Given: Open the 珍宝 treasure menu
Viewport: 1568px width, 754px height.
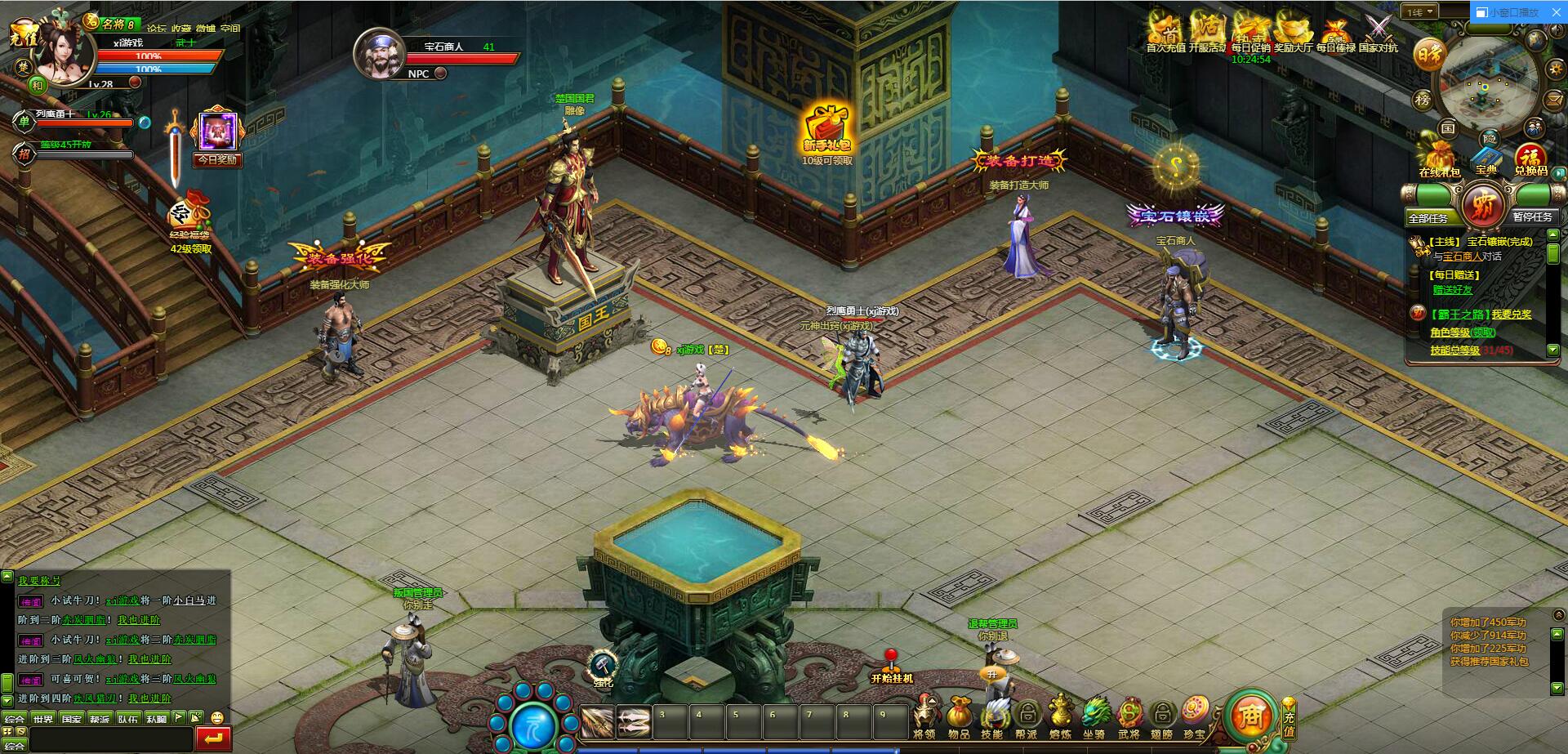Looking at the screenshot, I should [x=1195, y=716].
